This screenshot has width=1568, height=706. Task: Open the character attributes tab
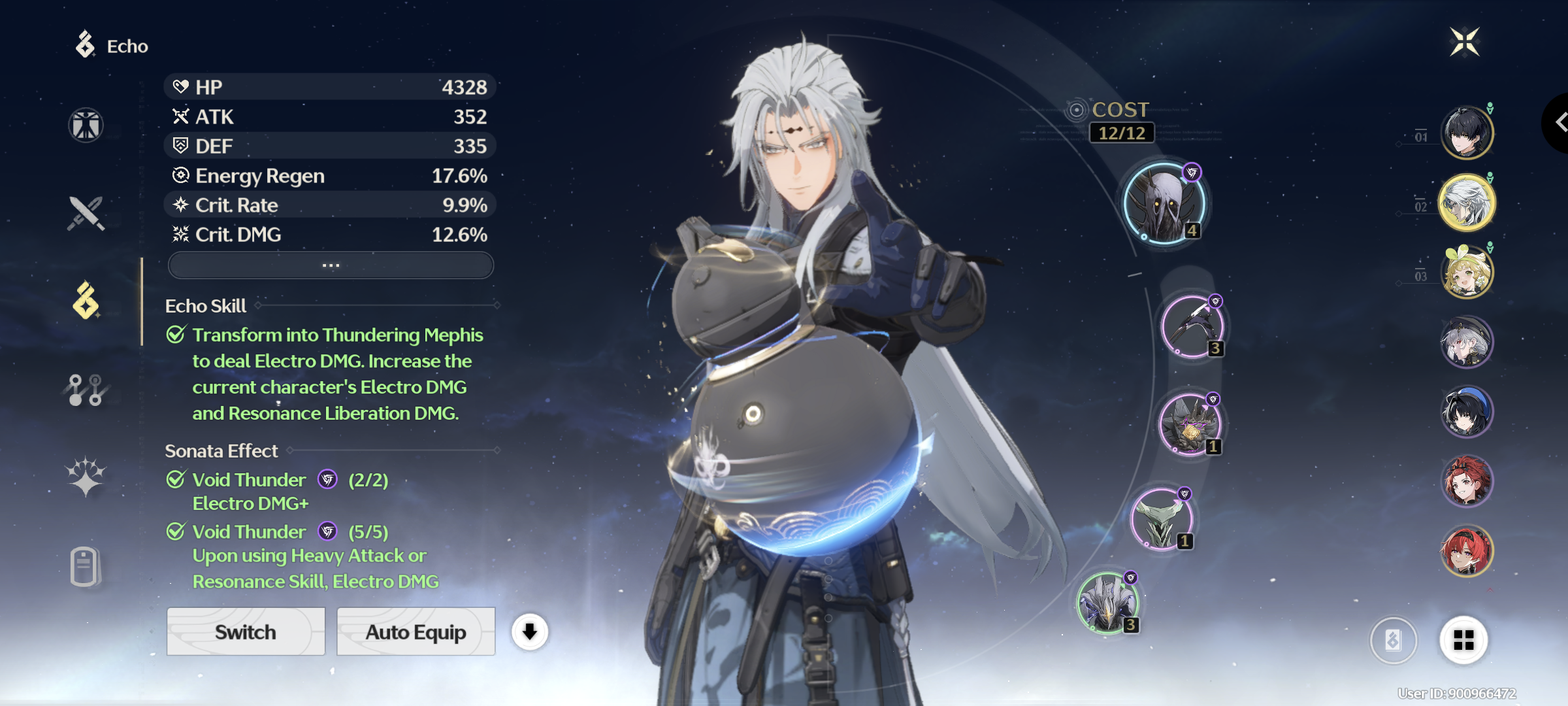coord(86,125)
